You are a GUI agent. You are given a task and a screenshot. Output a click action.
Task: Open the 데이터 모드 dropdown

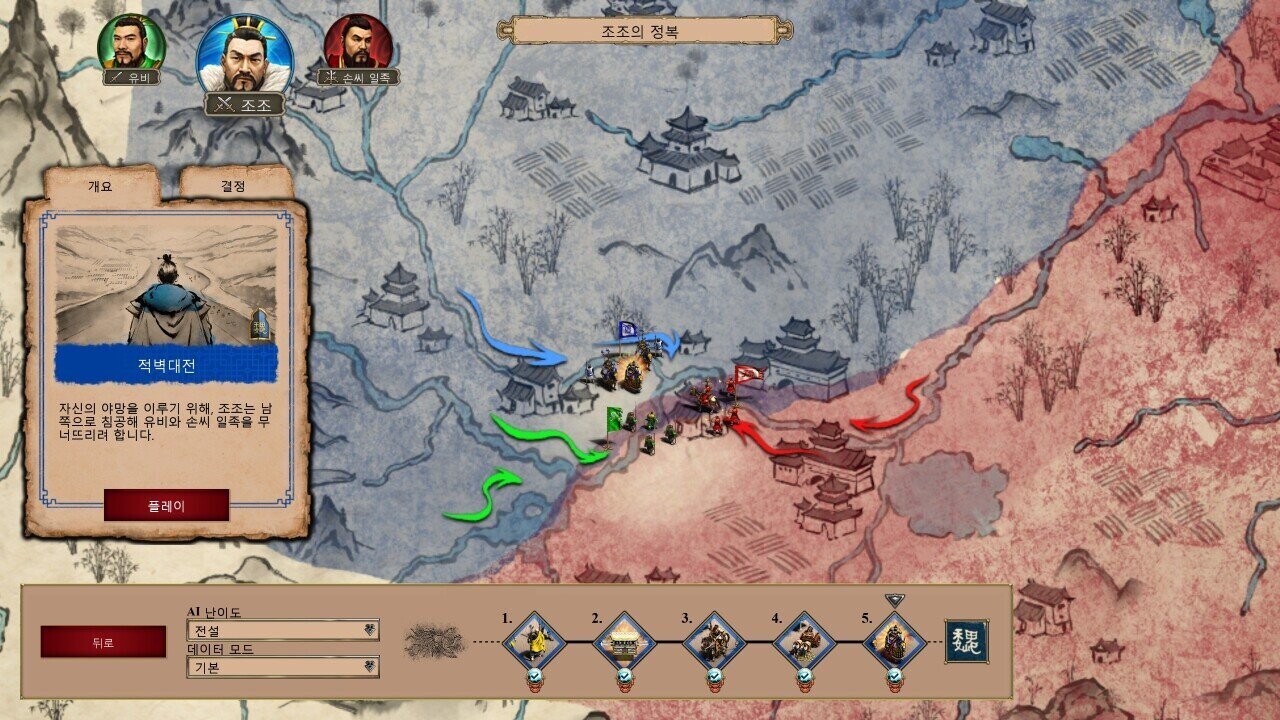pyautogui.click(x=283, y=667)
